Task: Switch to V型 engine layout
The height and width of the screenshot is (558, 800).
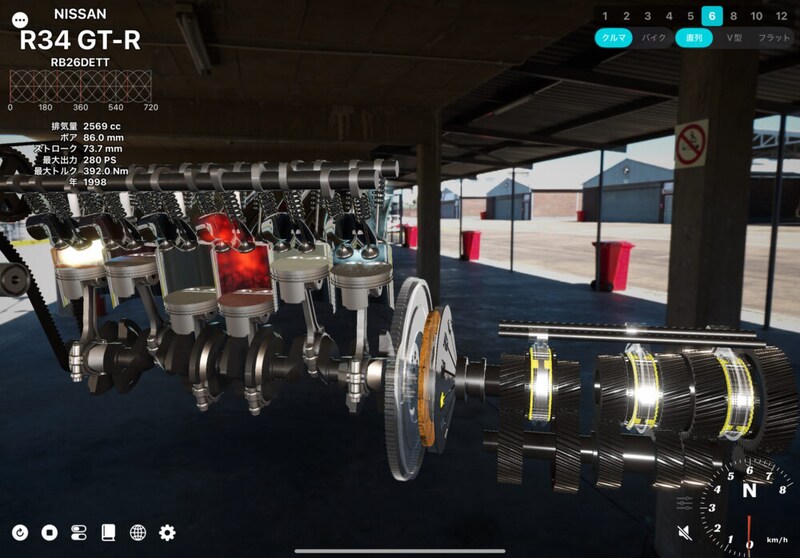Action: 734,38
